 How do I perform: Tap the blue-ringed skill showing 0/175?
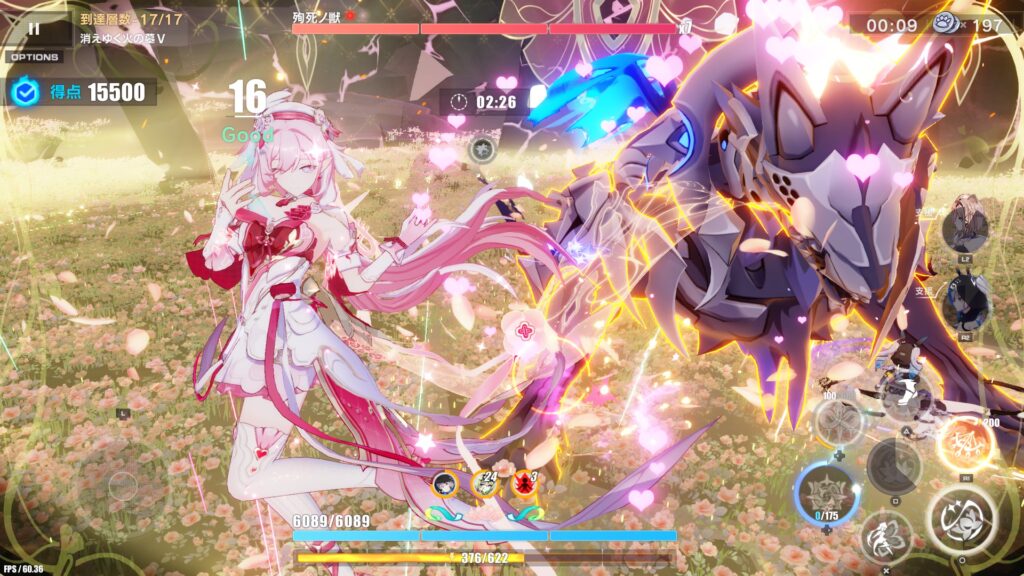(827, 493)
